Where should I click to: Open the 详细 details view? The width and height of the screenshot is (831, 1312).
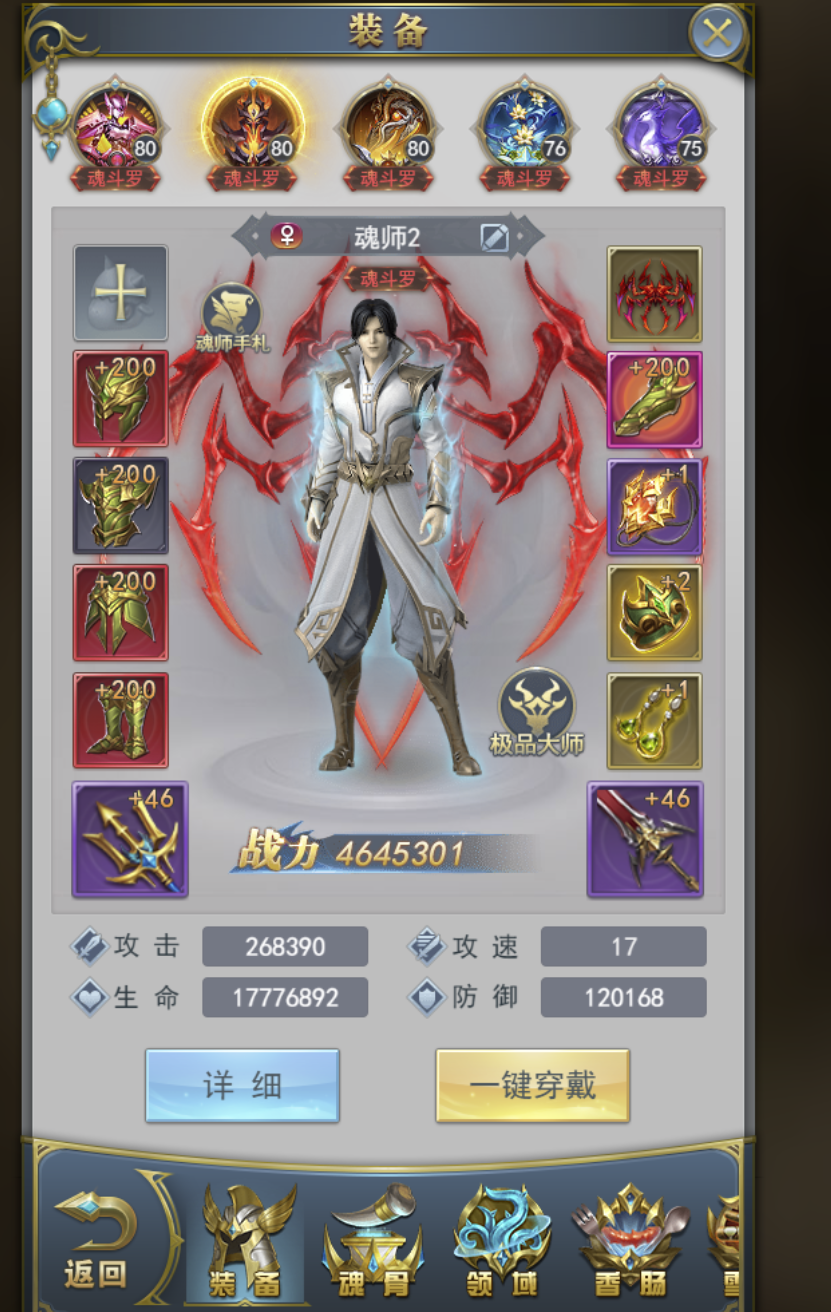[242, 1085]
